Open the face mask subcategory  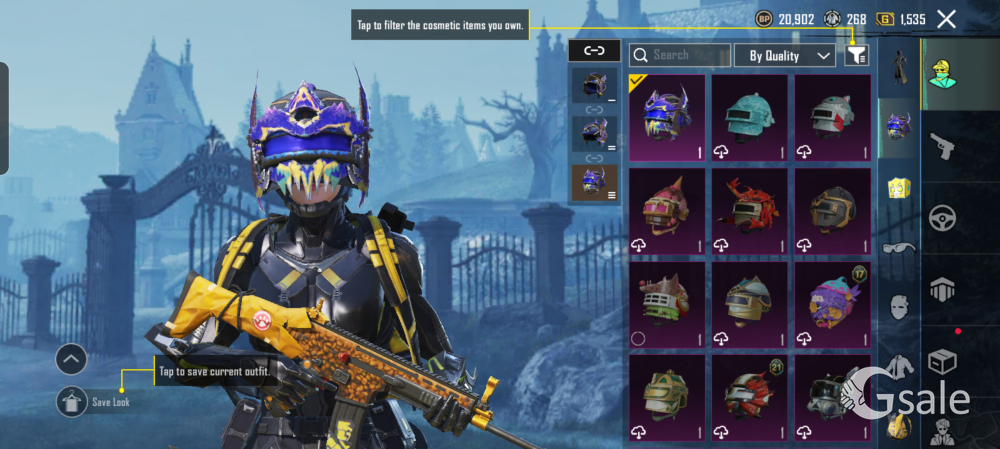[x=899, y=307]
